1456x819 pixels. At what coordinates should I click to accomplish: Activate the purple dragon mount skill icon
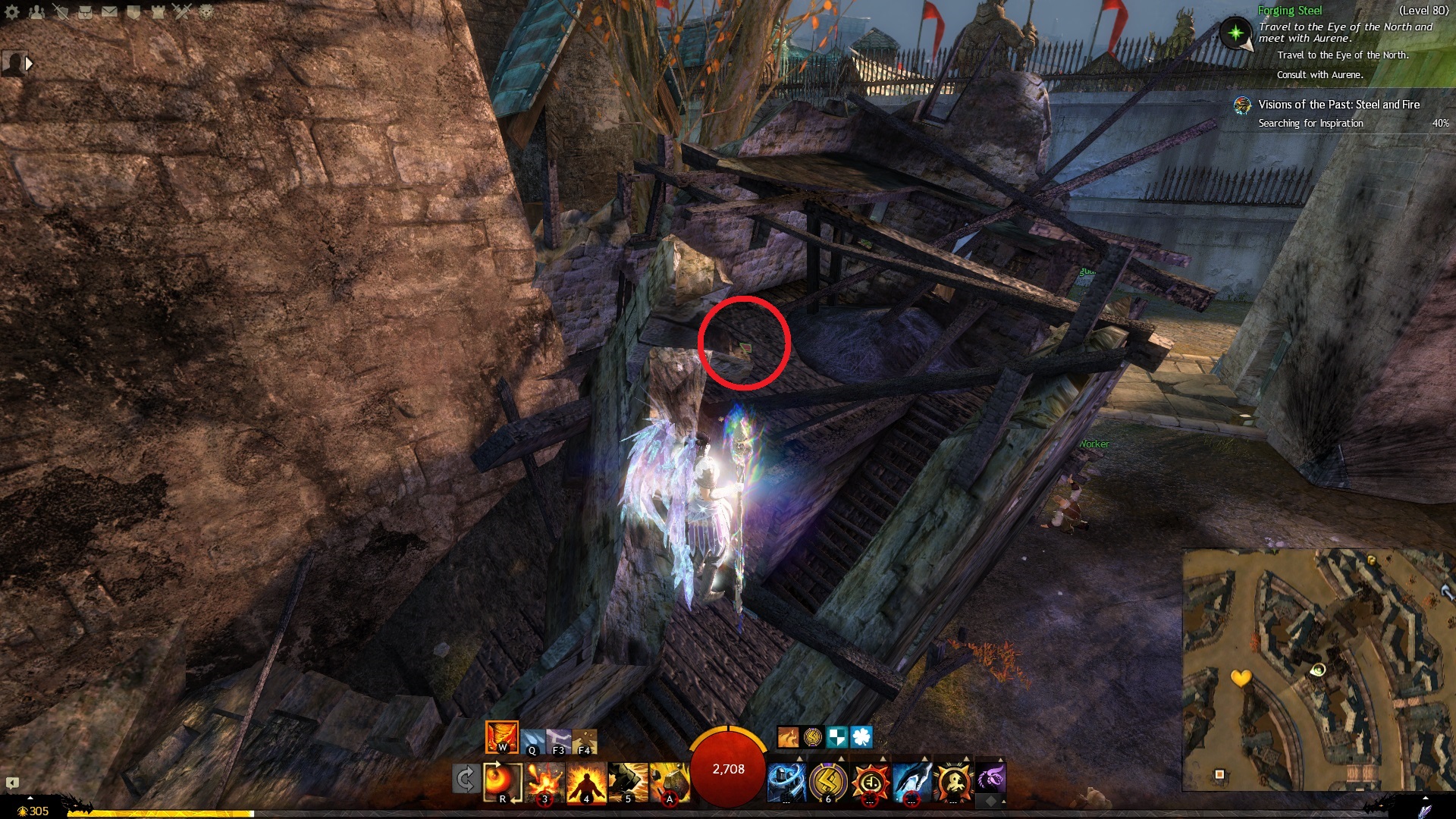[990, 778]
